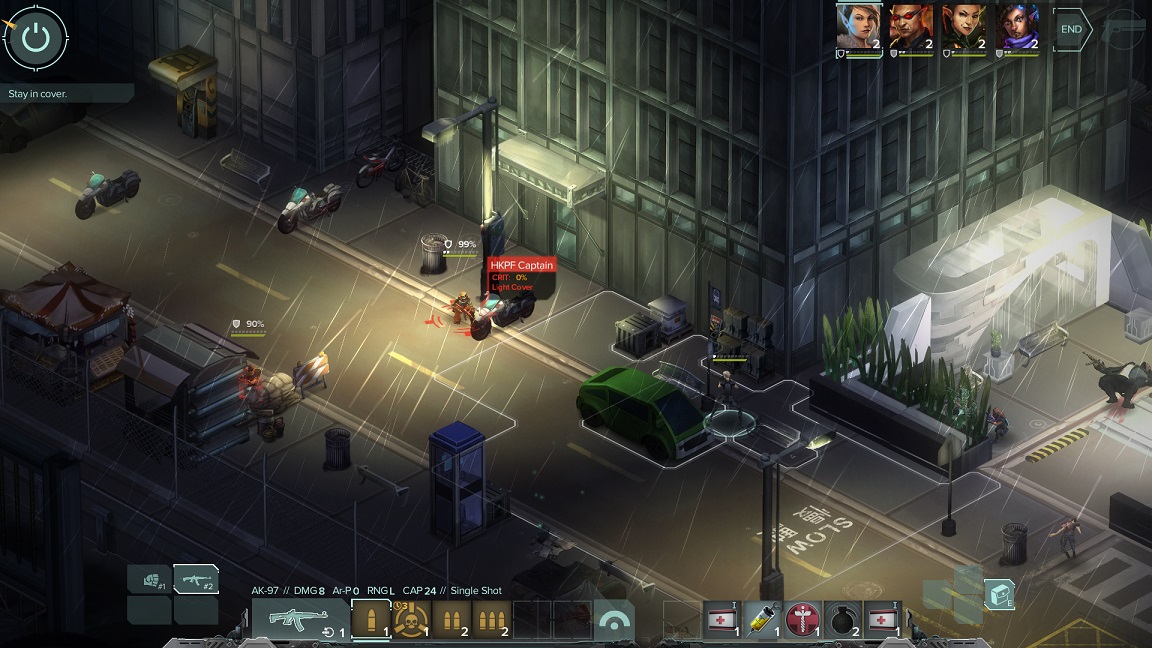Switch to the rifle weapon slot #2

pyautogui.click(x=196, y=579)
